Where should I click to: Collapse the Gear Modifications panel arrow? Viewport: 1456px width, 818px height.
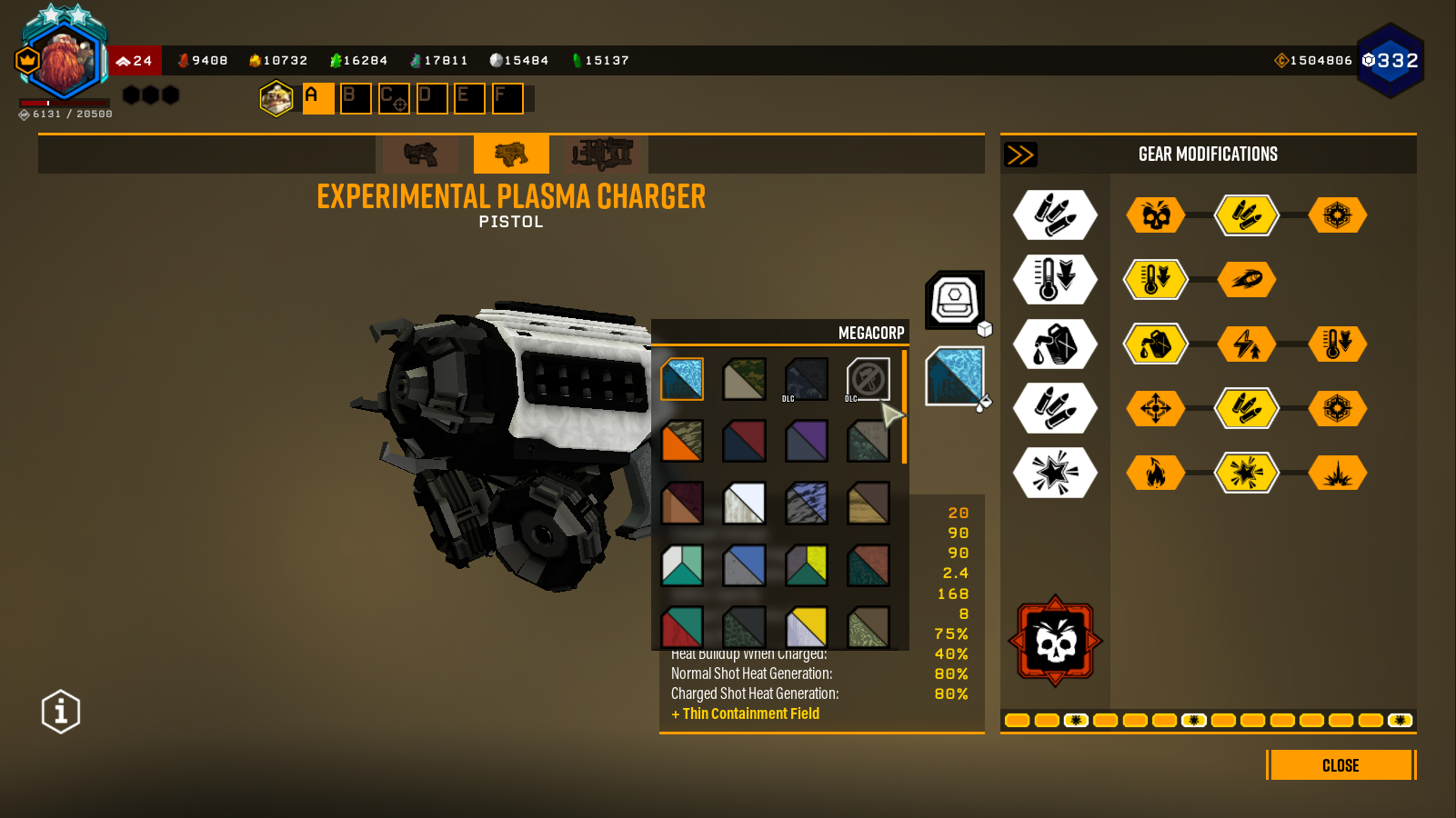click(1020, 155)
